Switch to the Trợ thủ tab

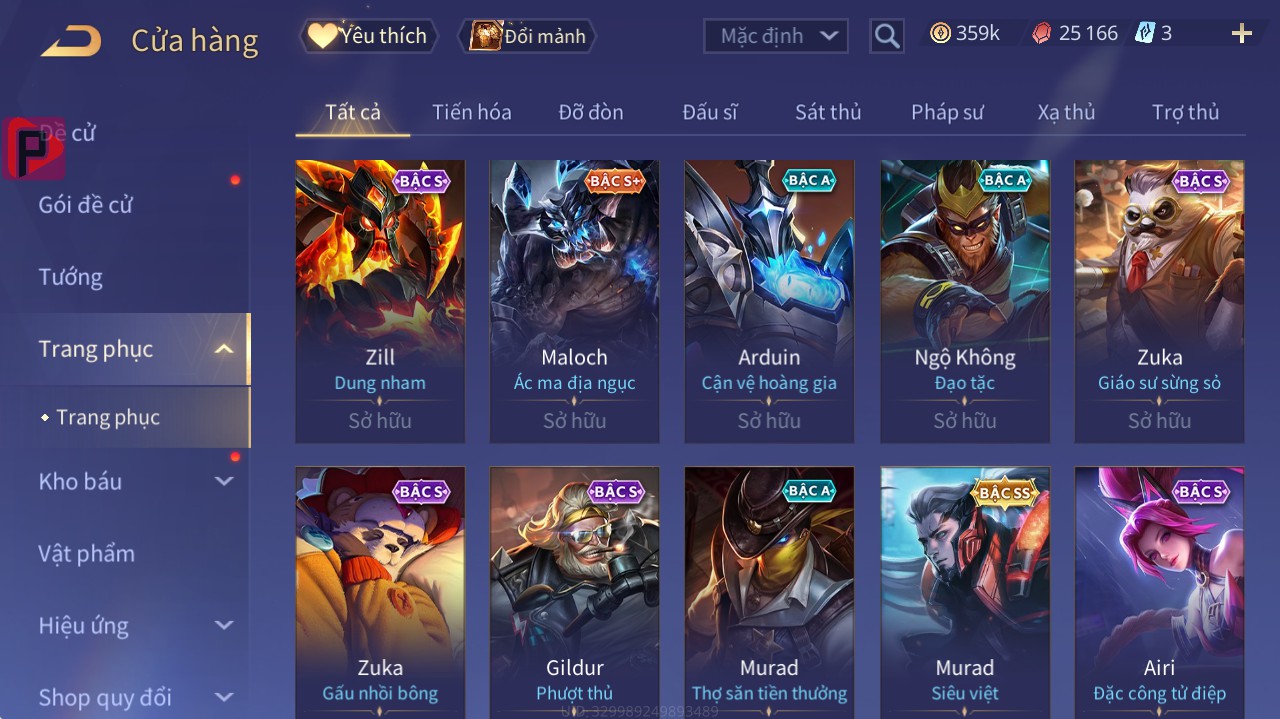(1185, 112)
